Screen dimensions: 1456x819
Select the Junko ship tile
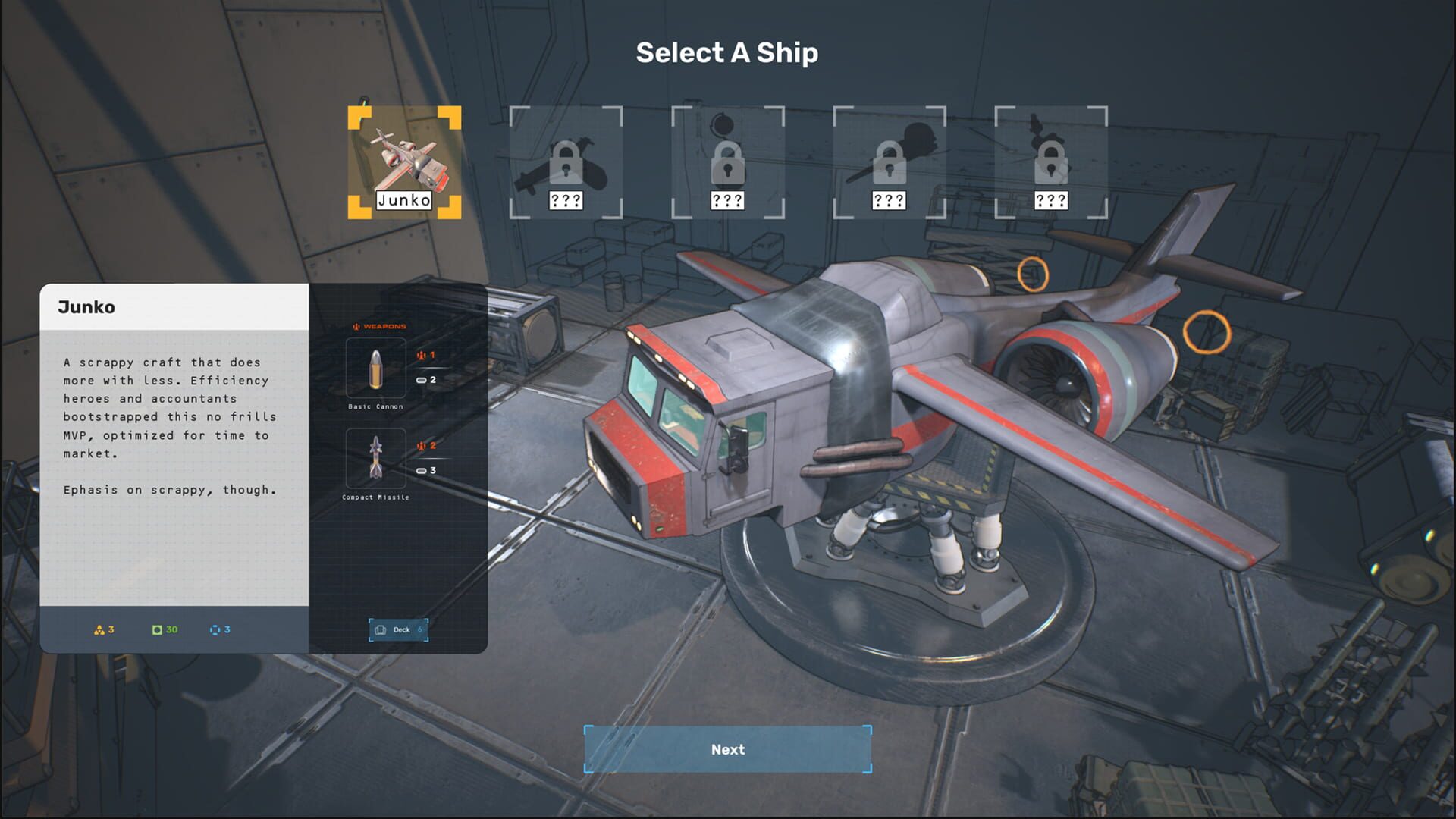click(x=404, y=162)
